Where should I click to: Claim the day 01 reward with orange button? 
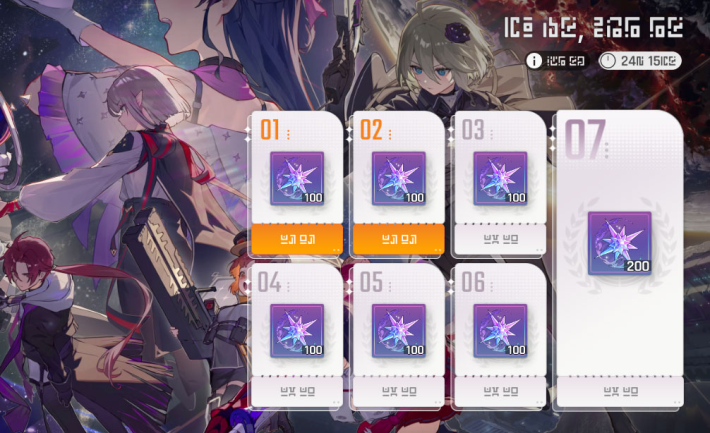(296, 239)
